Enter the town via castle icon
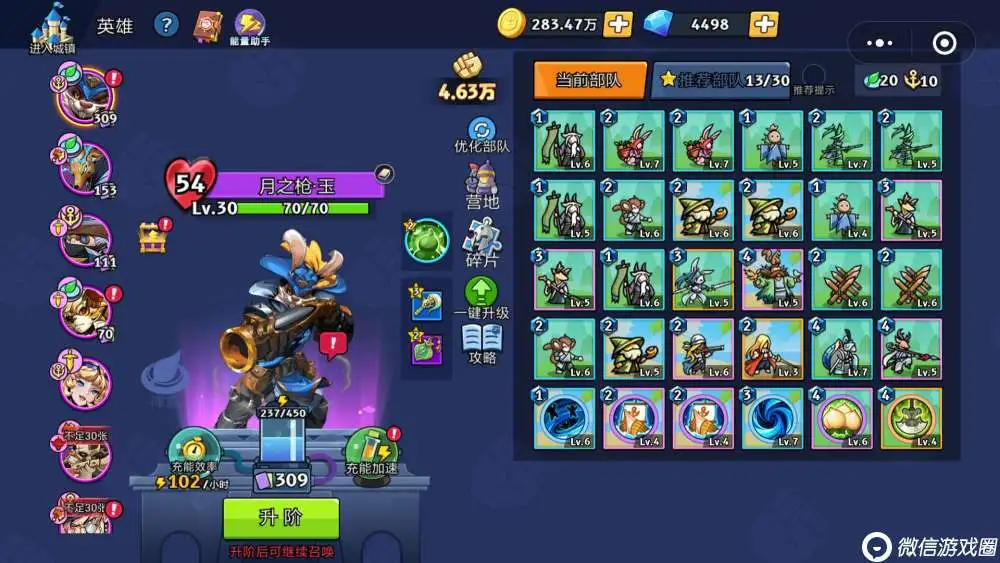1000x563 pixels. pos(51,26)
